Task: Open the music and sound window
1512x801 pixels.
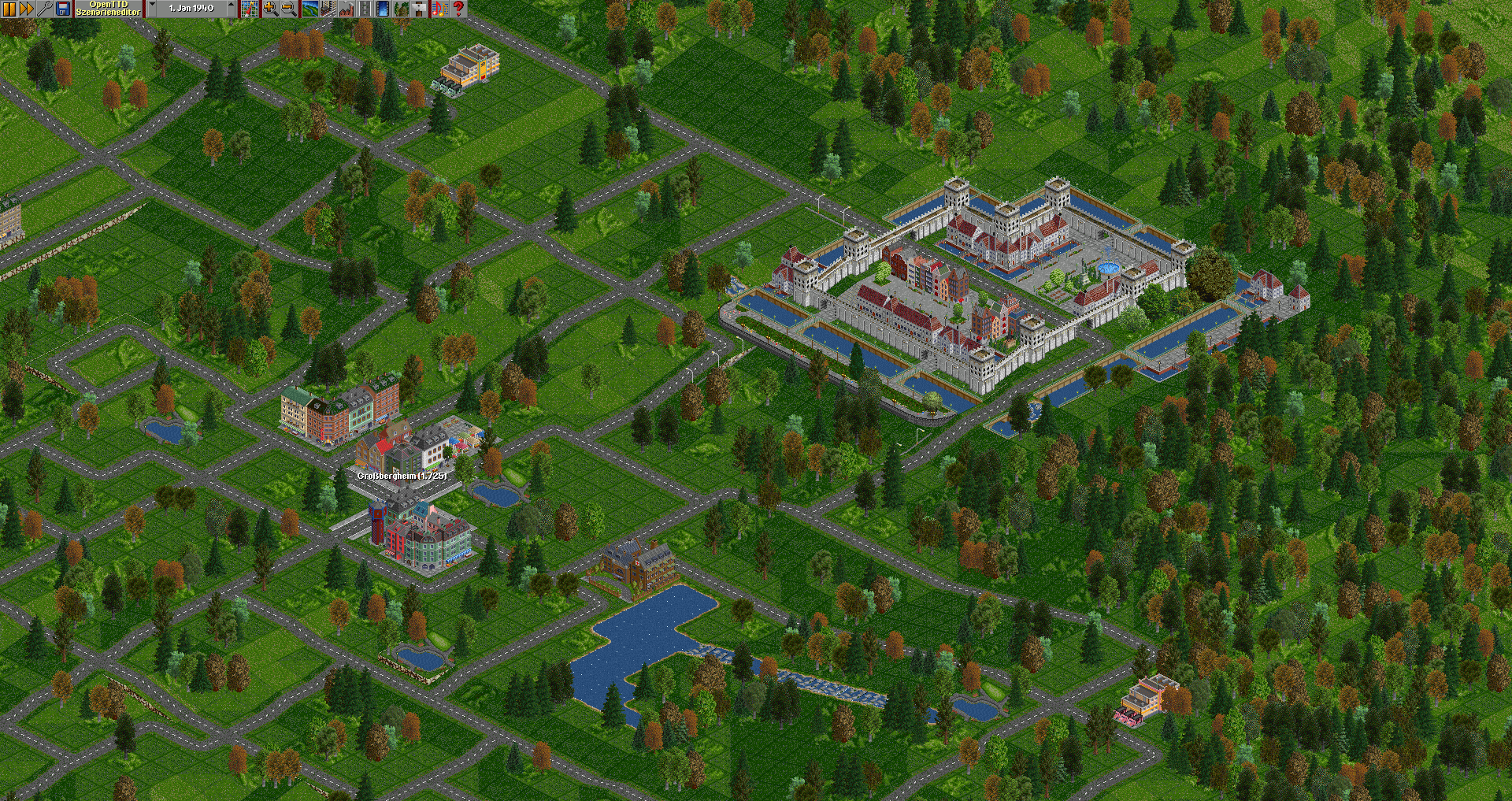Action: click(439, 9)
